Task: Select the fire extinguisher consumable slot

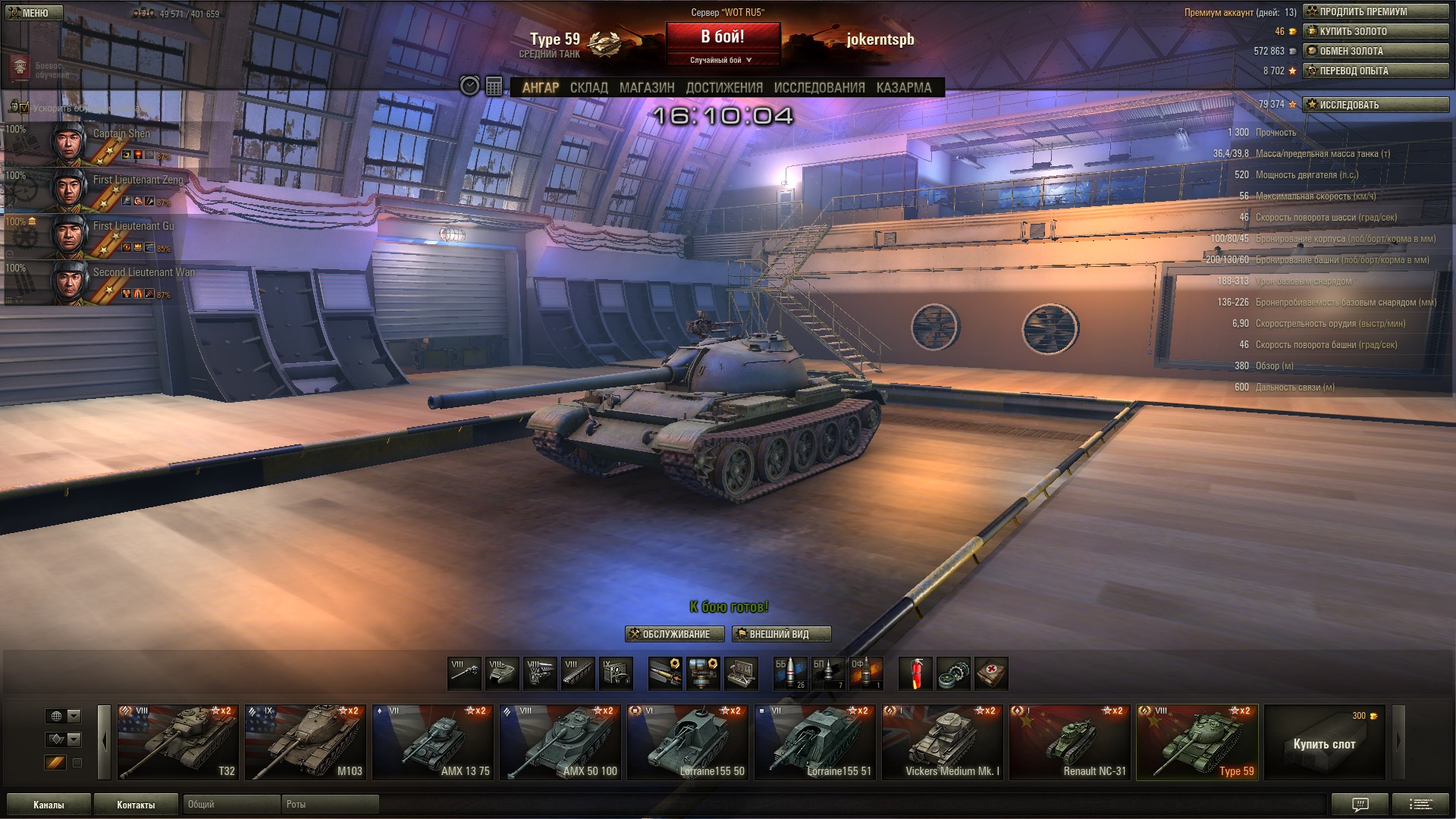Action: point(915,673)
